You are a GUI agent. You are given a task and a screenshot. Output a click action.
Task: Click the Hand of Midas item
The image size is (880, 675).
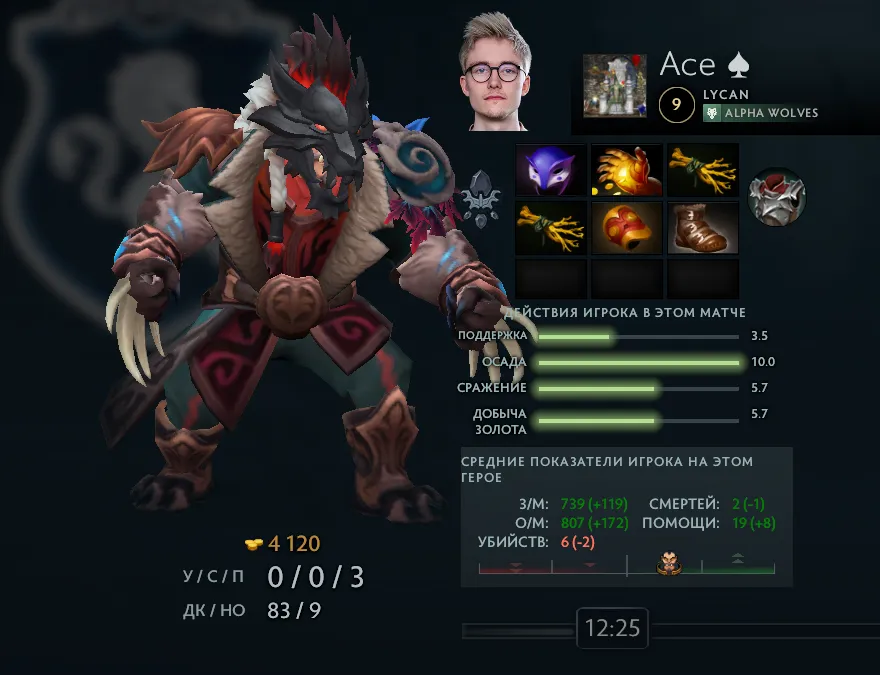pos(627,171)
